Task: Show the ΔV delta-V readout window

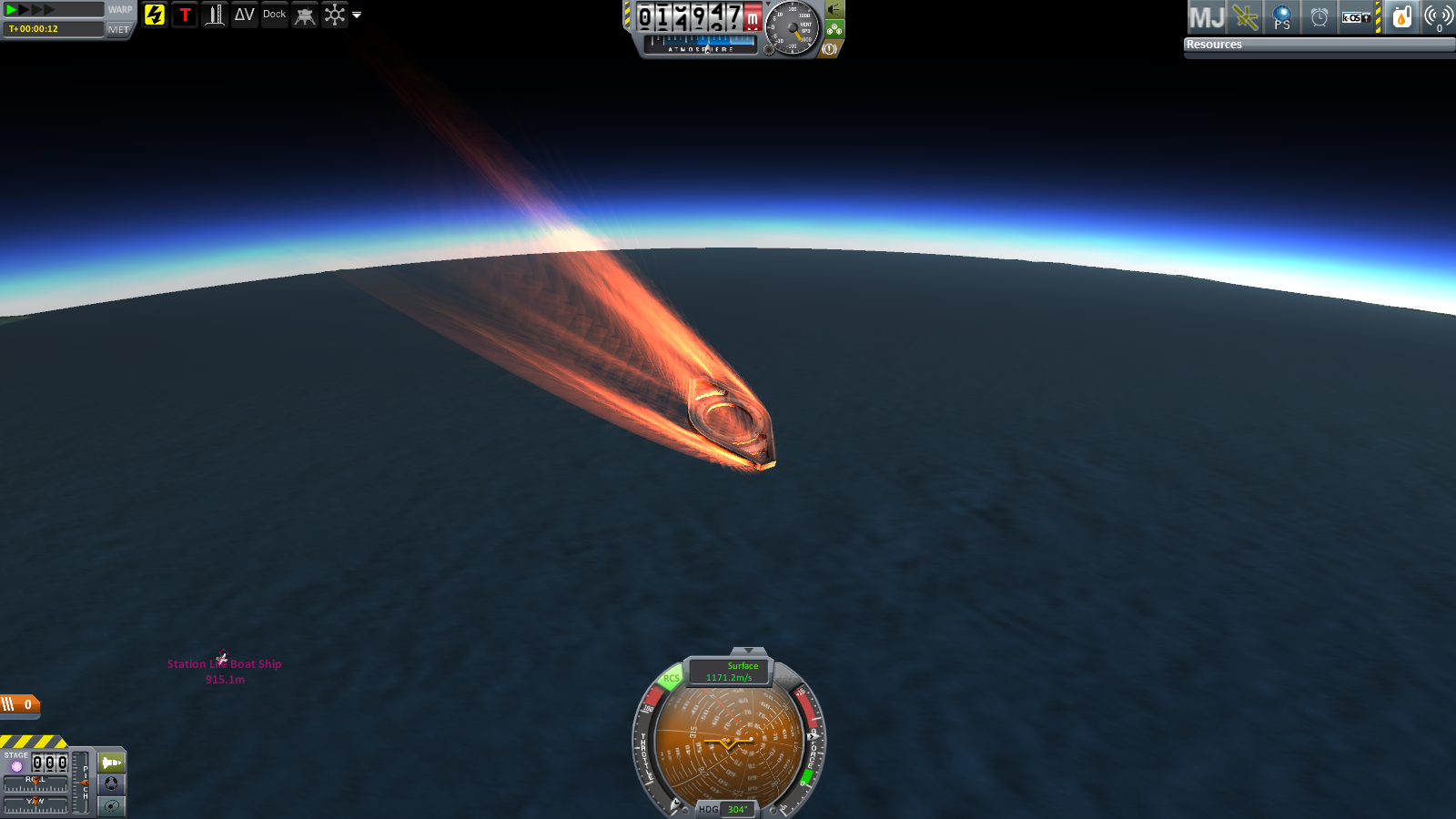Action: (x=244, y=15)
